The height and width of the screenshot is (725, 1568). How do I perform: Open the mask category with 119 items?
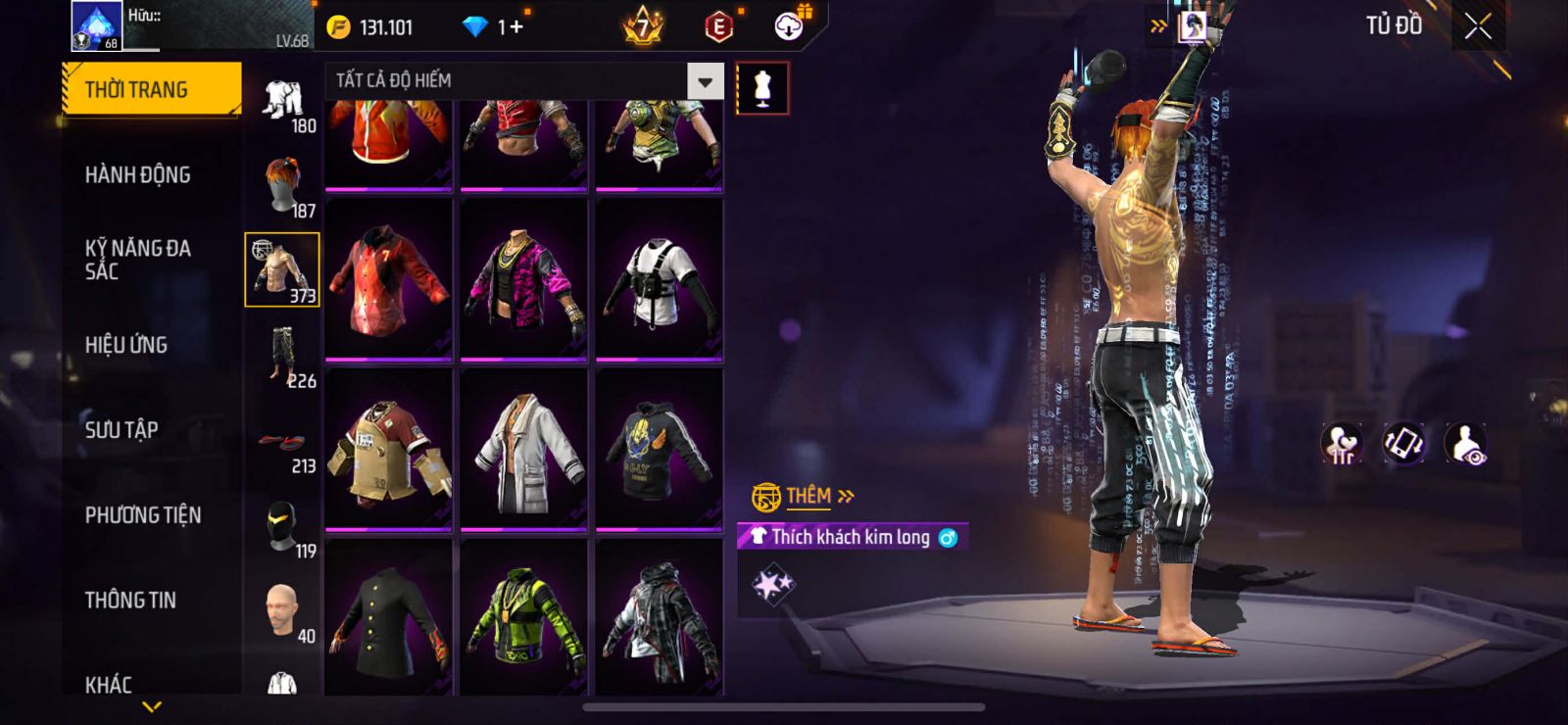click(x=282, y=527)
